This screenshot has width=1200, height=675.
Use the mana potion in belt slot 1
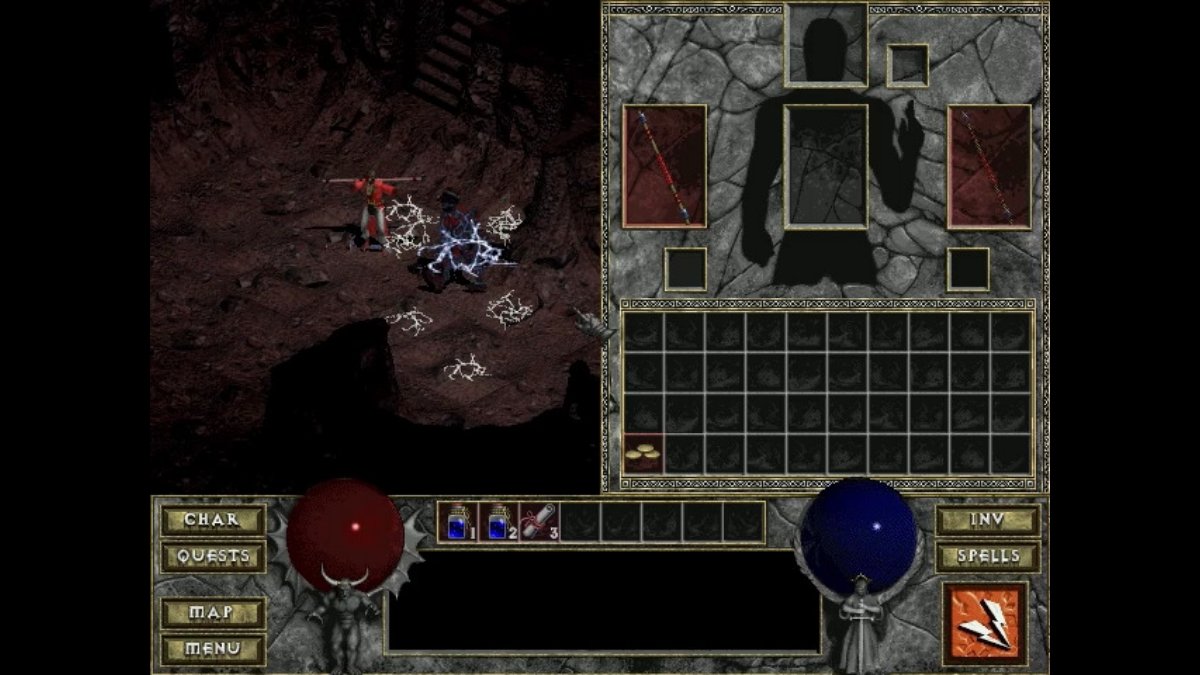[x=457, y=522]
